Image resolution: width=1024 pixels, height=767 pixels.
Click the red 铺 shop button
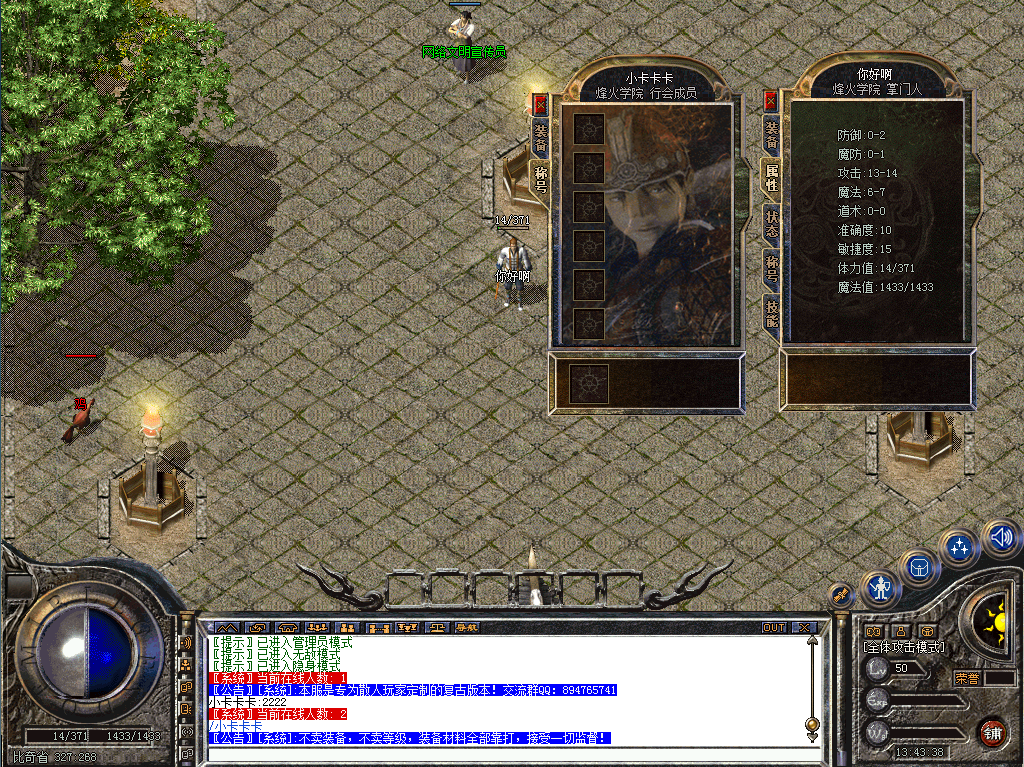(991, 732)
